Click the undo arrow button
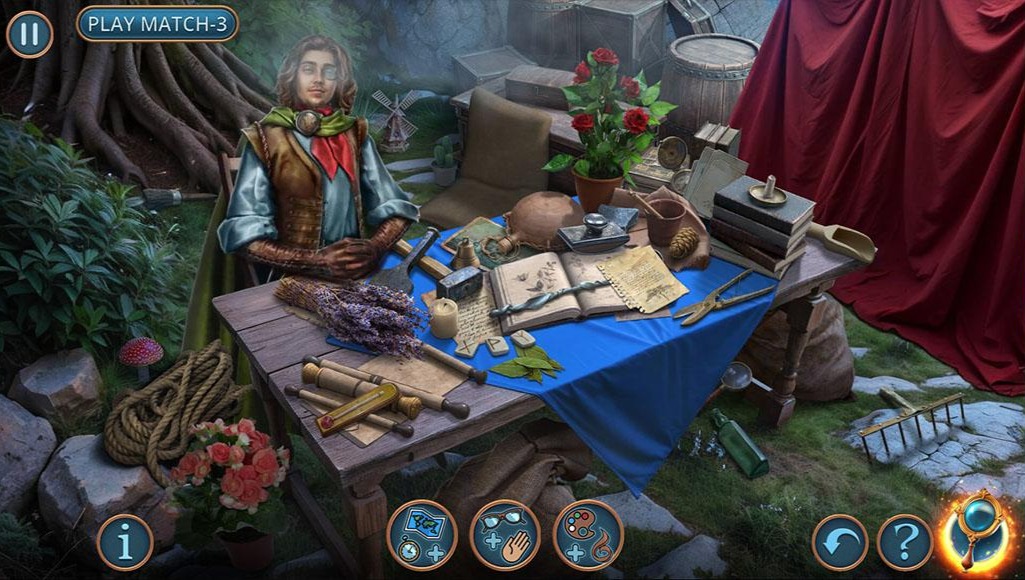 click(840, 542)
